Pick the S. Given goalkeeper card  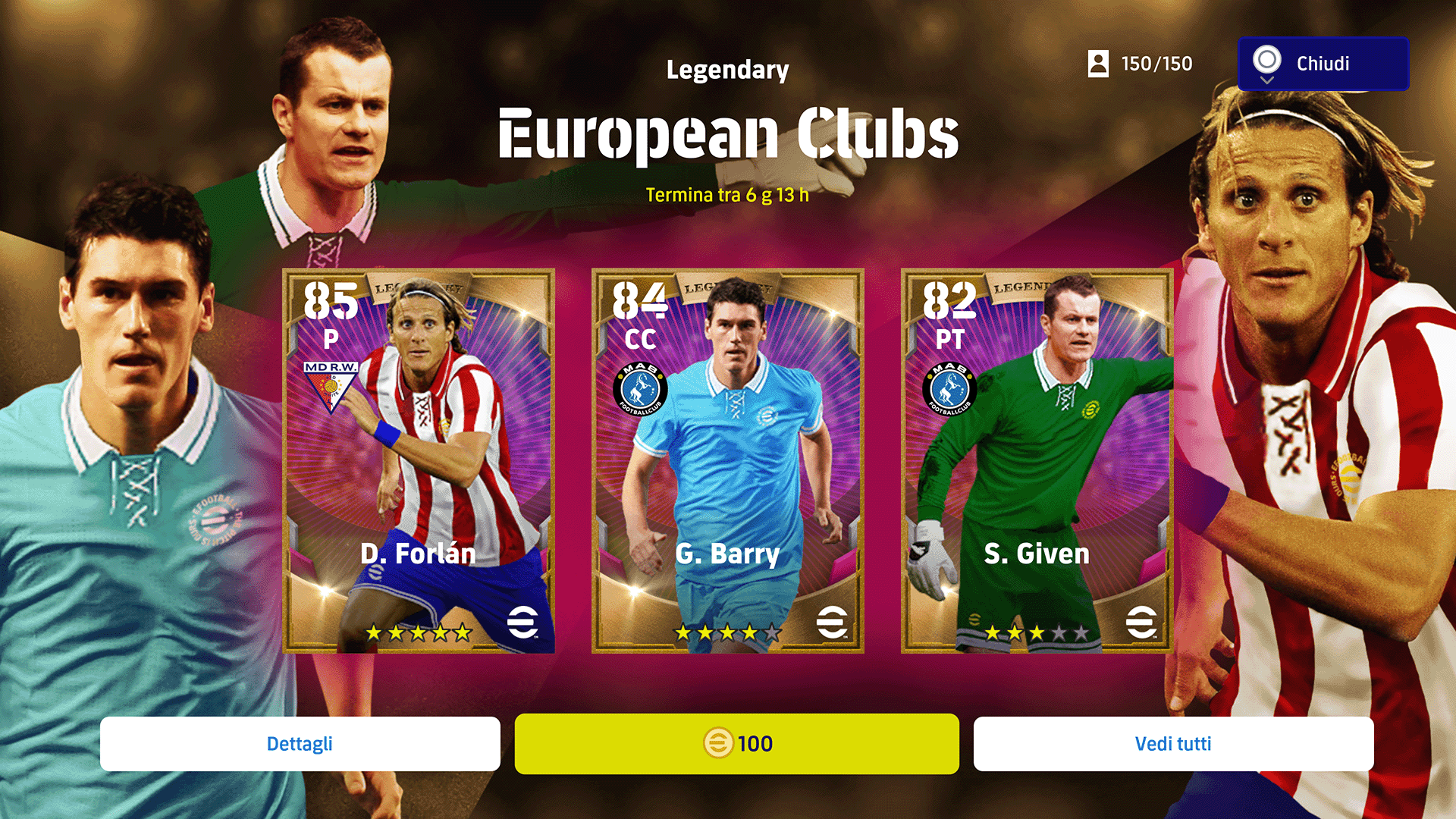click(x=1036, y=460)
